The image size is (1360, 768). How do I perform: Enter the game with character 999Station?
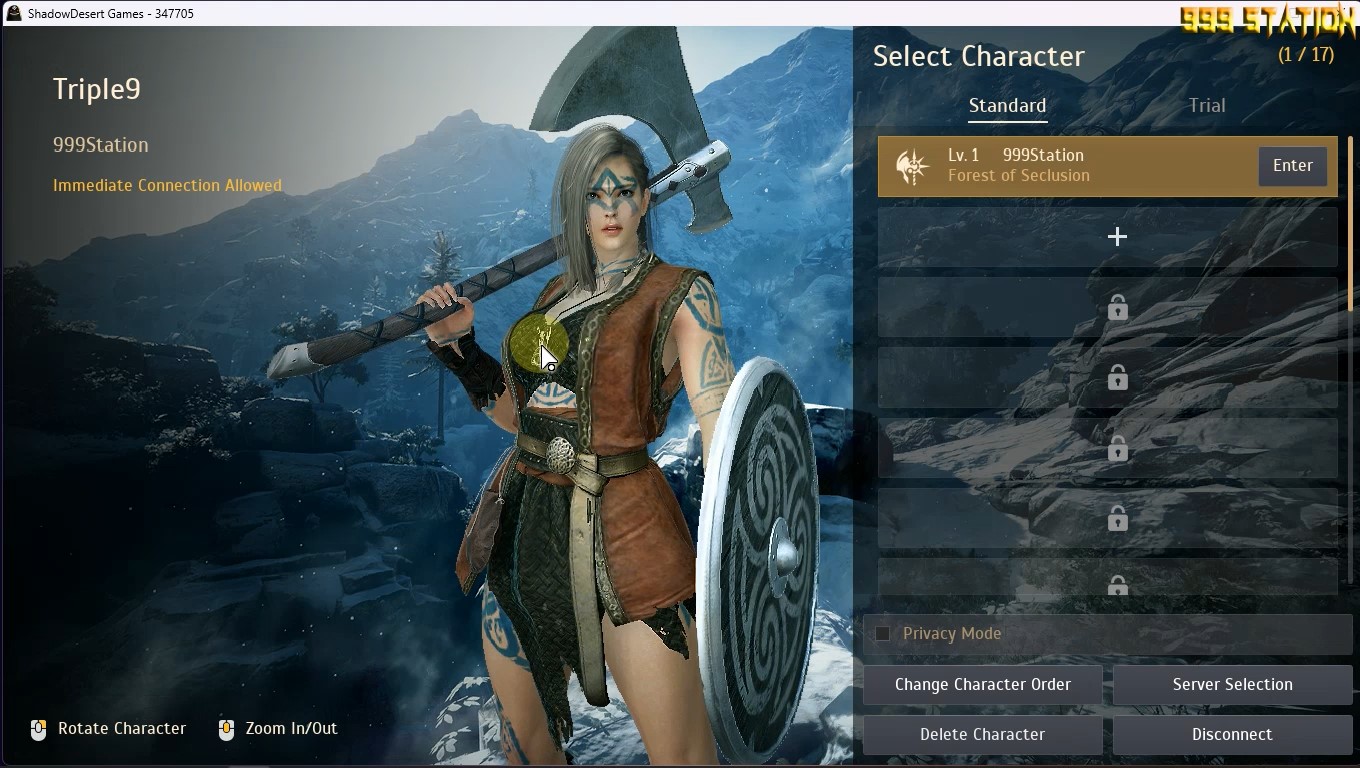click(x=1292, y=166)
